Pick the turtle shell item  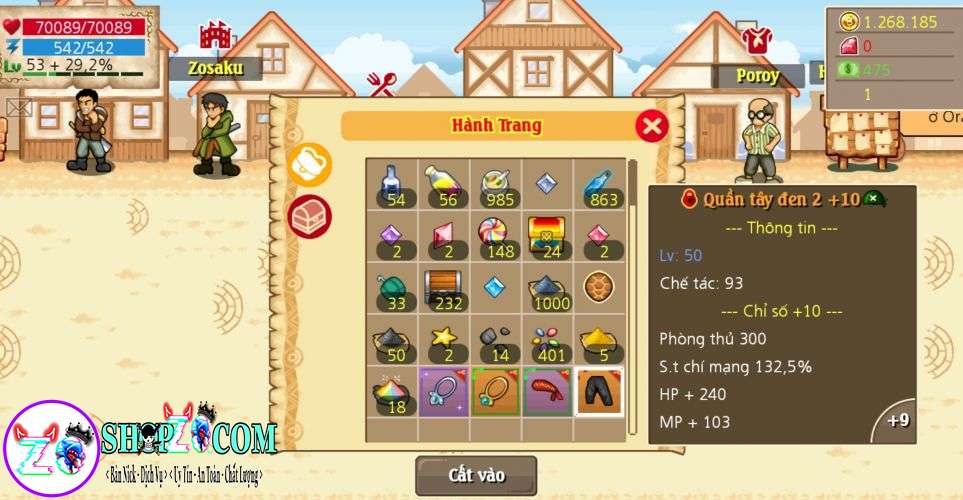pos(599,288)
